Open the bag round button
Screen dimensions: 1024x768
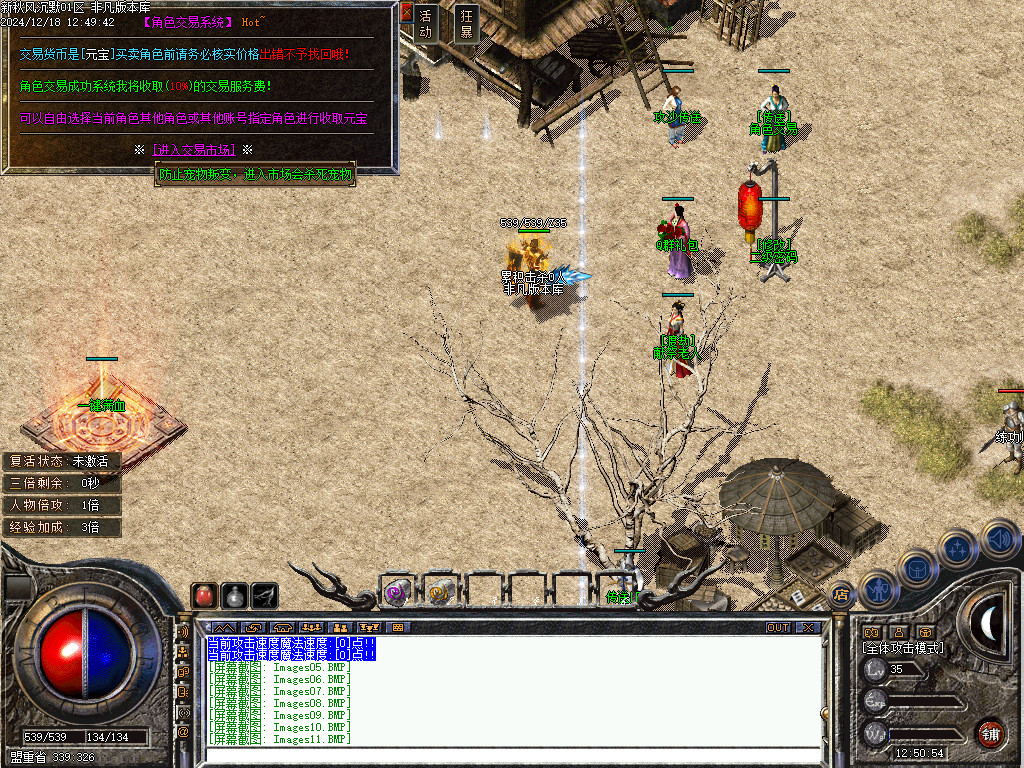pos(917,567)
